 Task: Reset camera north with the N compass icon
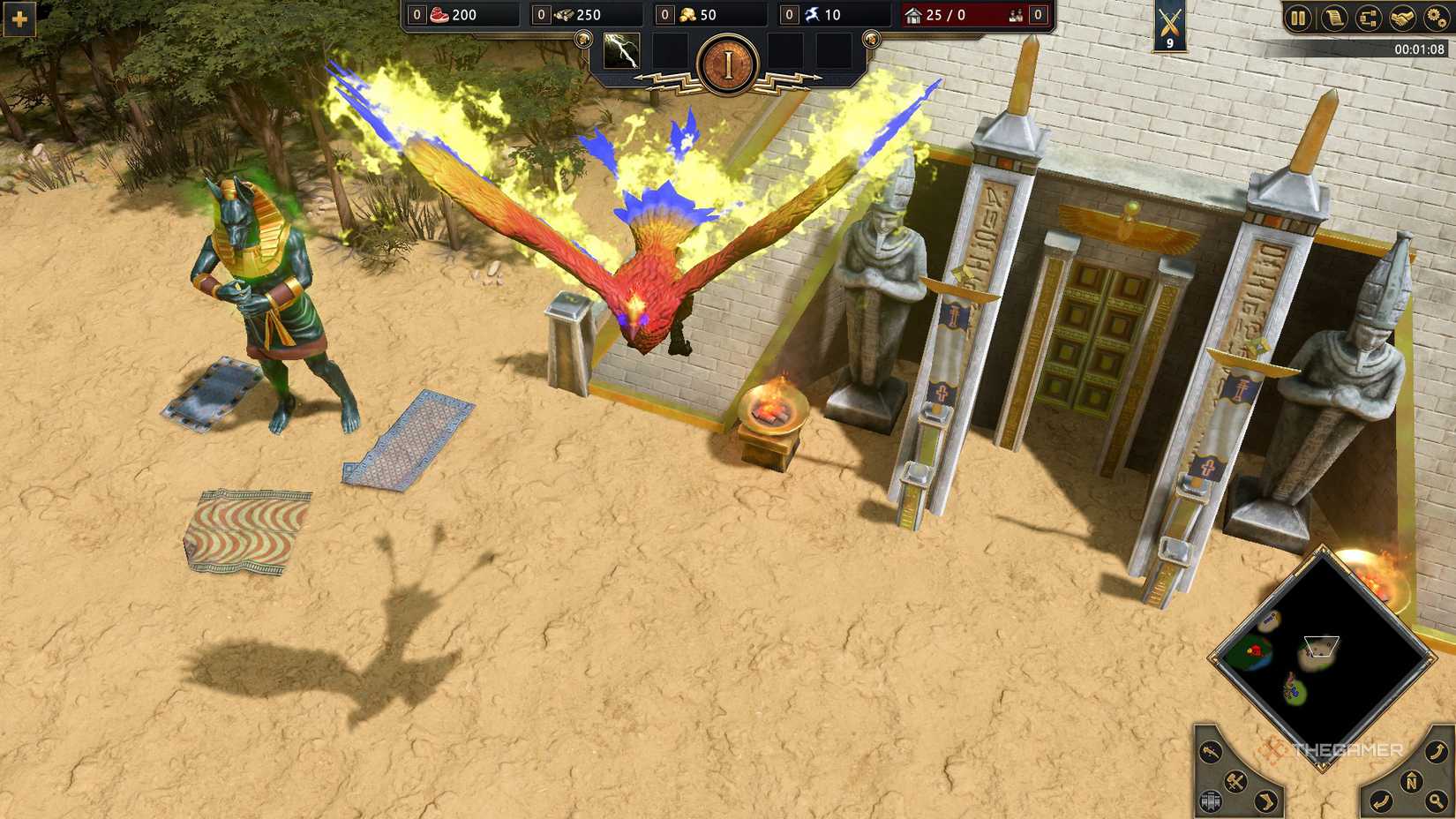click(x=1412, y=780)
